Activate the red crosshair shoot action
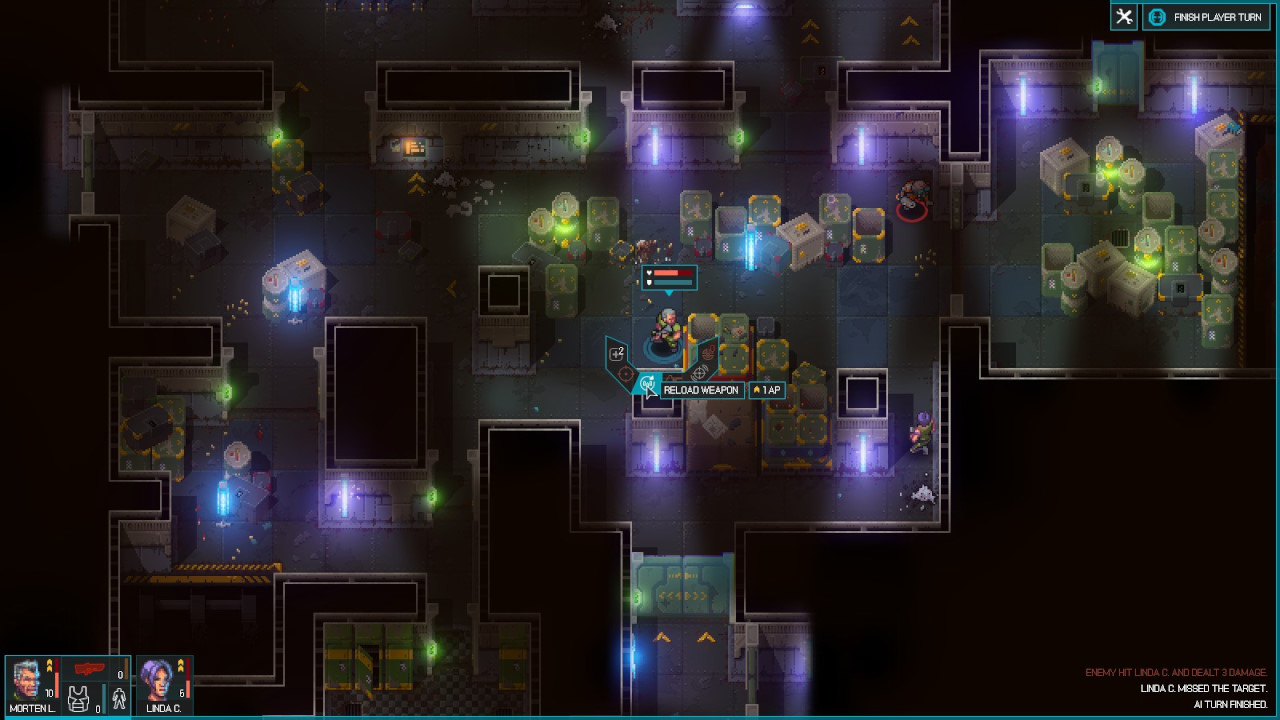This screenshot has height=720, width=1280. (x=626, y=376)
